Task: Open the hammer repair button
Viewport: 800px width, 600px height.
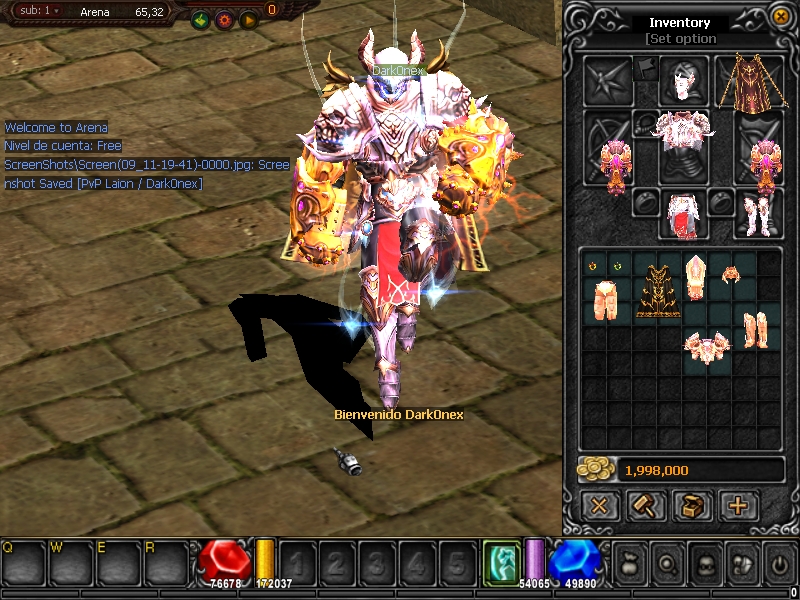Action: (x=645, y=505)
